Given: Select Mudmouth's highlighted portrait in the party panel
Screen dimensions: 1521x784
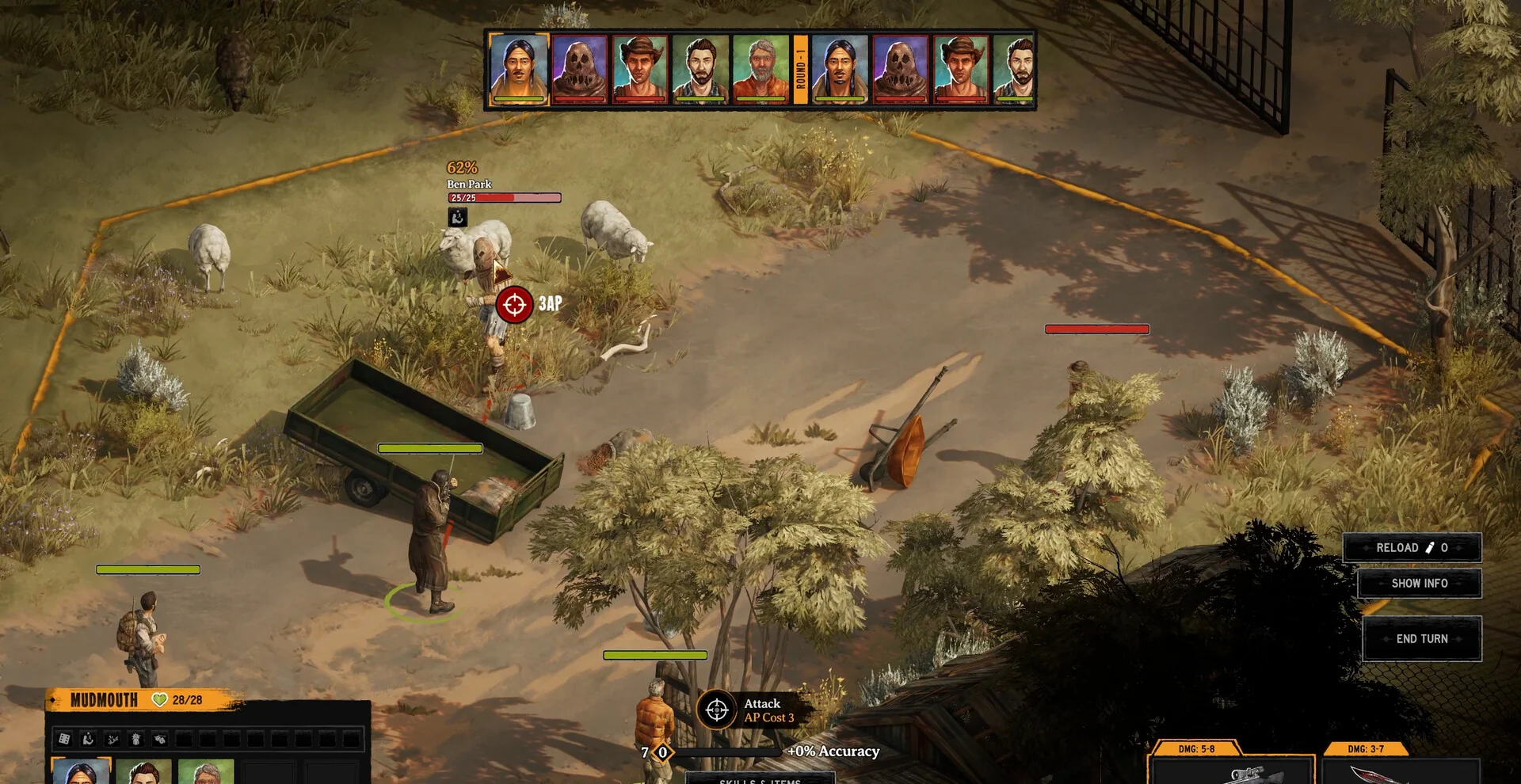Looking at the screenshot, I should point(81,771).
